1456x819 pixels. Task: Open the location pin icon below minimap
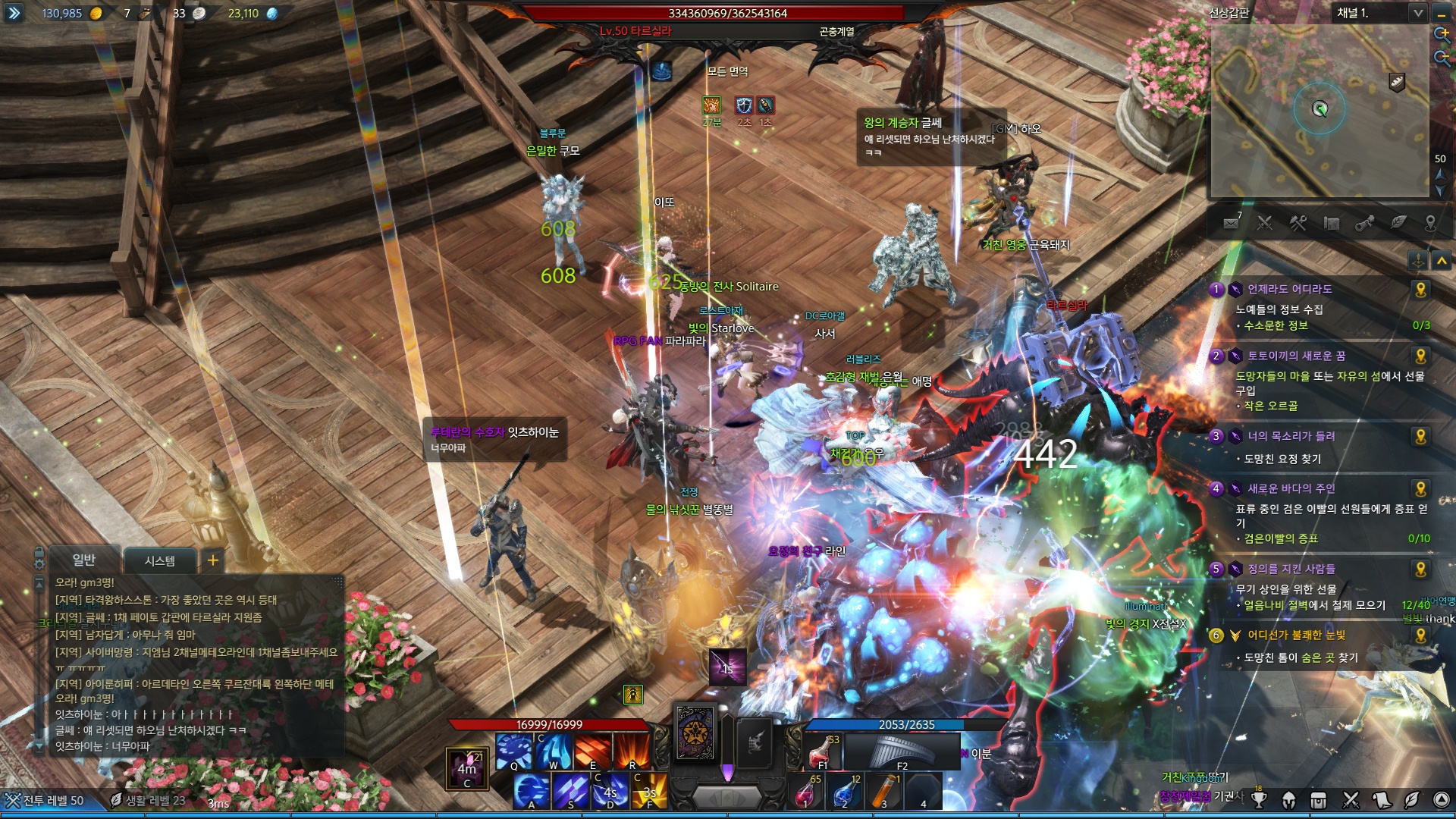1430,223
